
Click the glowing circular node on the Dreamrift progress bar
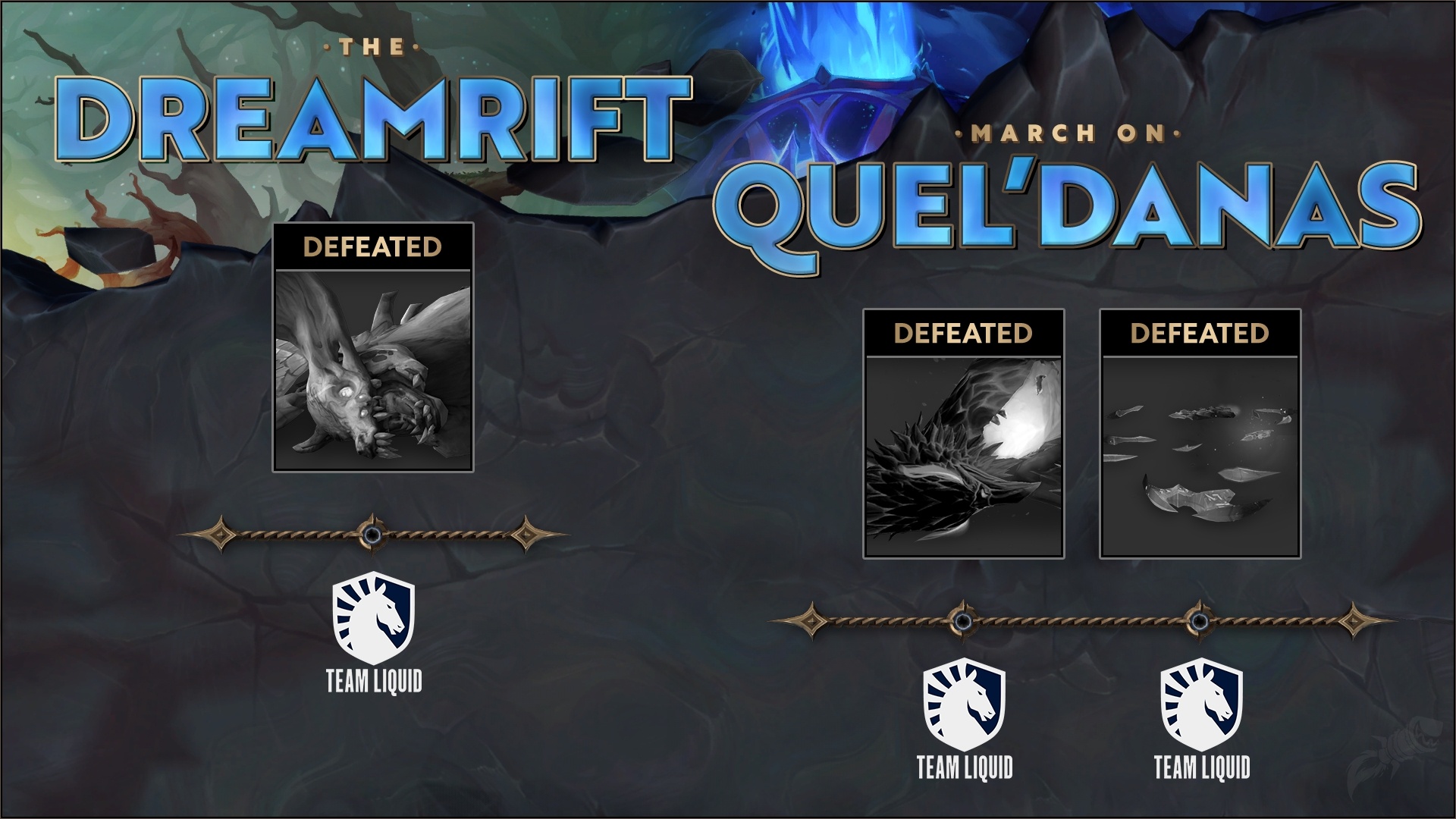[x=372, y=535]
